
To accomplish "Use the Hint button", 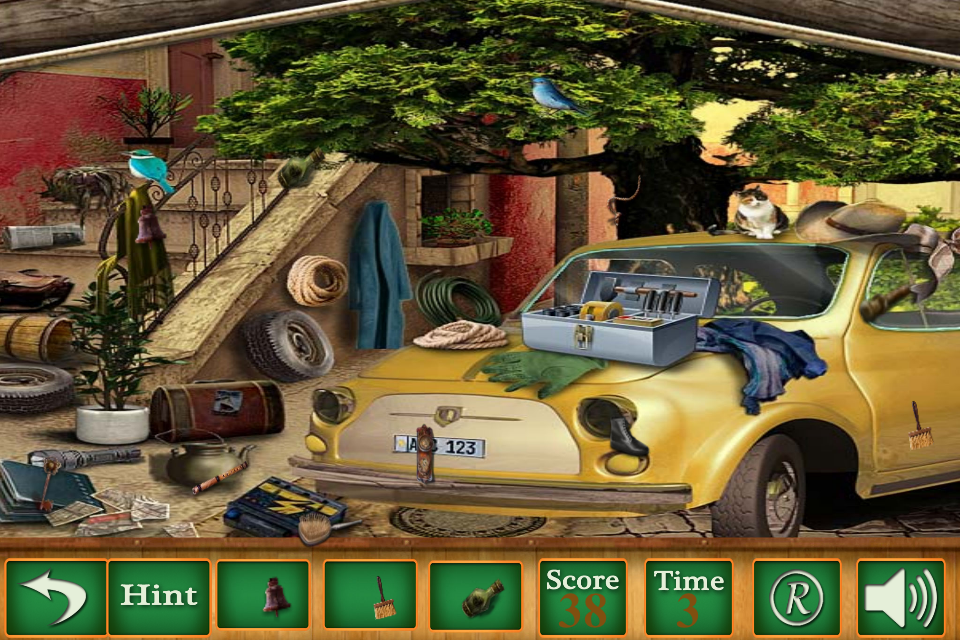I will coord(159,597).
